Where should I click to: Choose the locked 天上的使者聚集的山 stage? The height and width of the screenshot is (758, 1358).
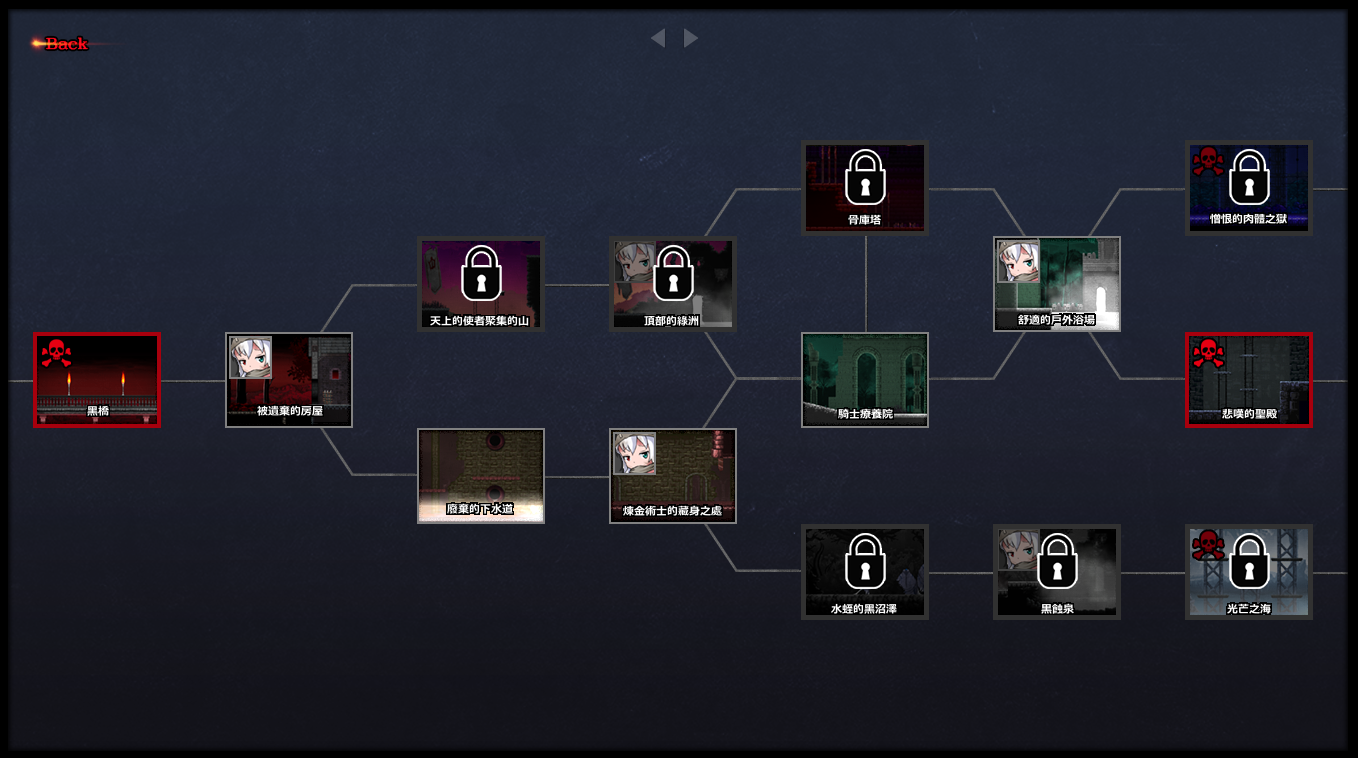[481, 284]
